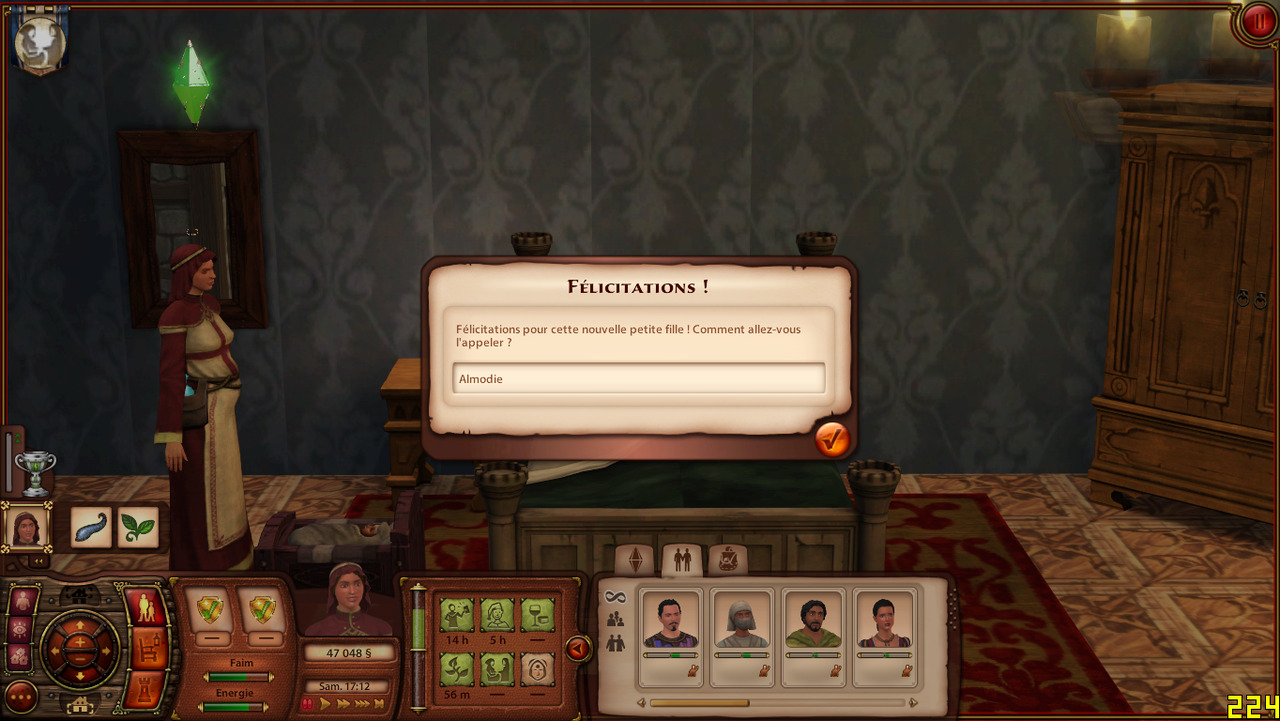
Task: Select the fish item in the inventory slot
Action: tap(91, 527)
